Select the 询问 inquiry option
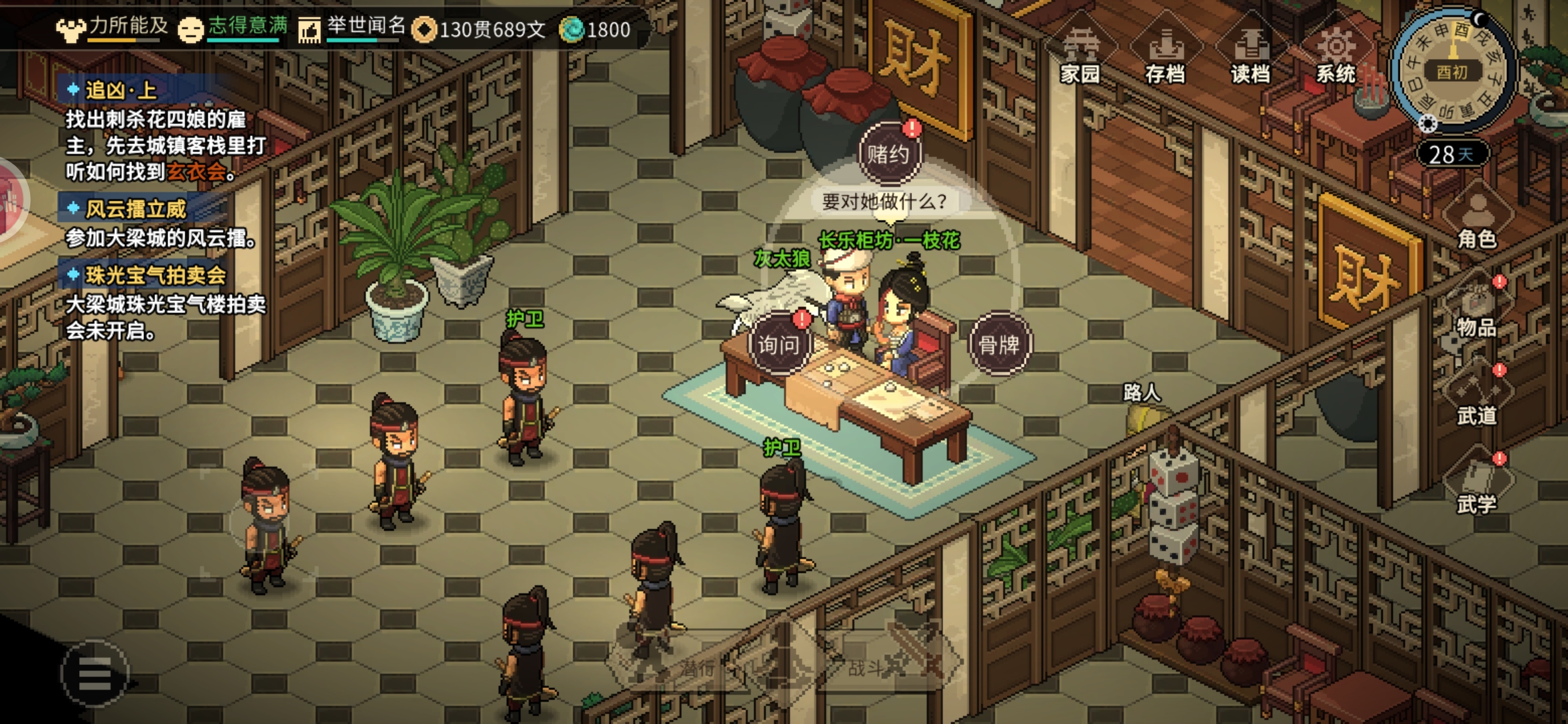Screen dimensions: 1568x724 click(x=779, y=344)
